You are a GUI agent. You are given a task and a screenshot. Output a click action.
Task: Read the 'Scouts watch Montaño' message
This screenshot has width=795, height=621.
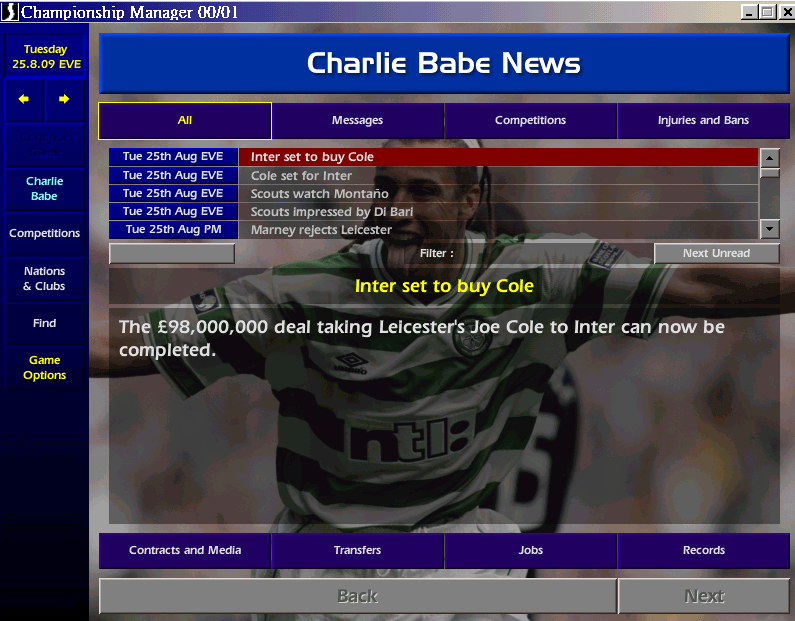[x=498, y=194]
